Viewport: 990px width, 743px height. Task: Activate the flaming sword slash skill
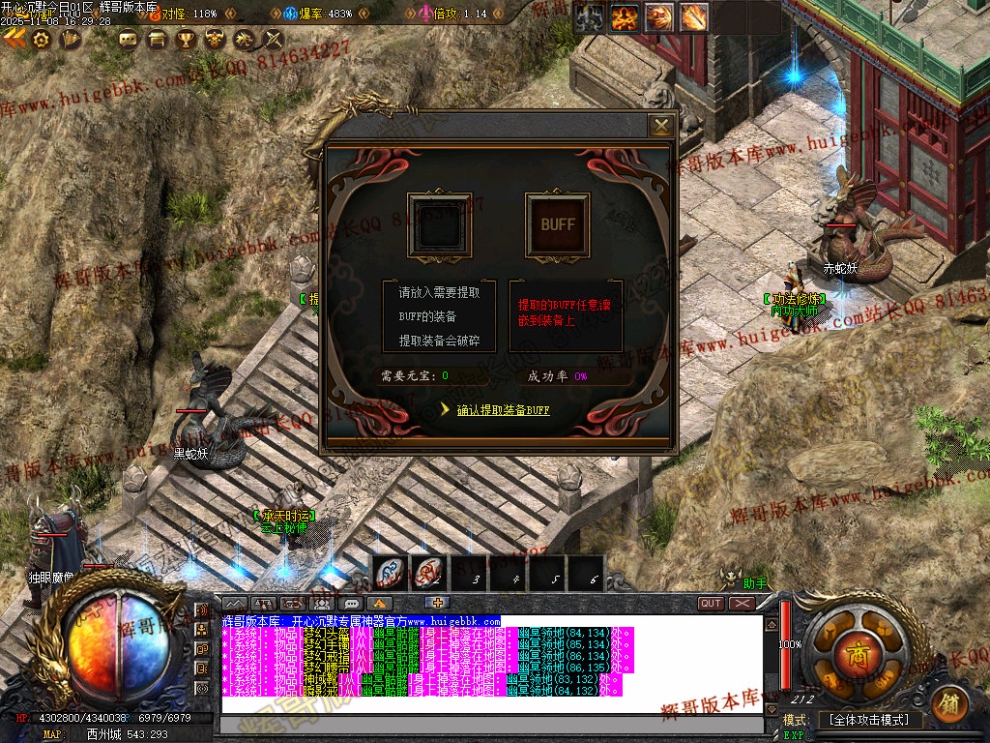693,17
